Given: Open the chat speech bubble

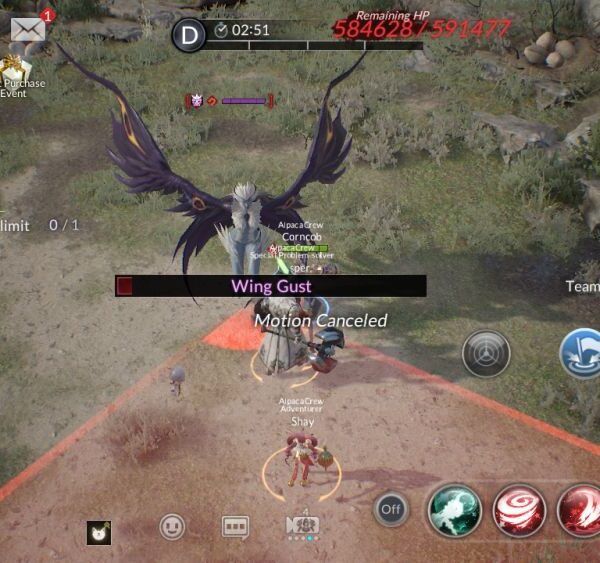Looking at the screenshot, I should (235, 526).
